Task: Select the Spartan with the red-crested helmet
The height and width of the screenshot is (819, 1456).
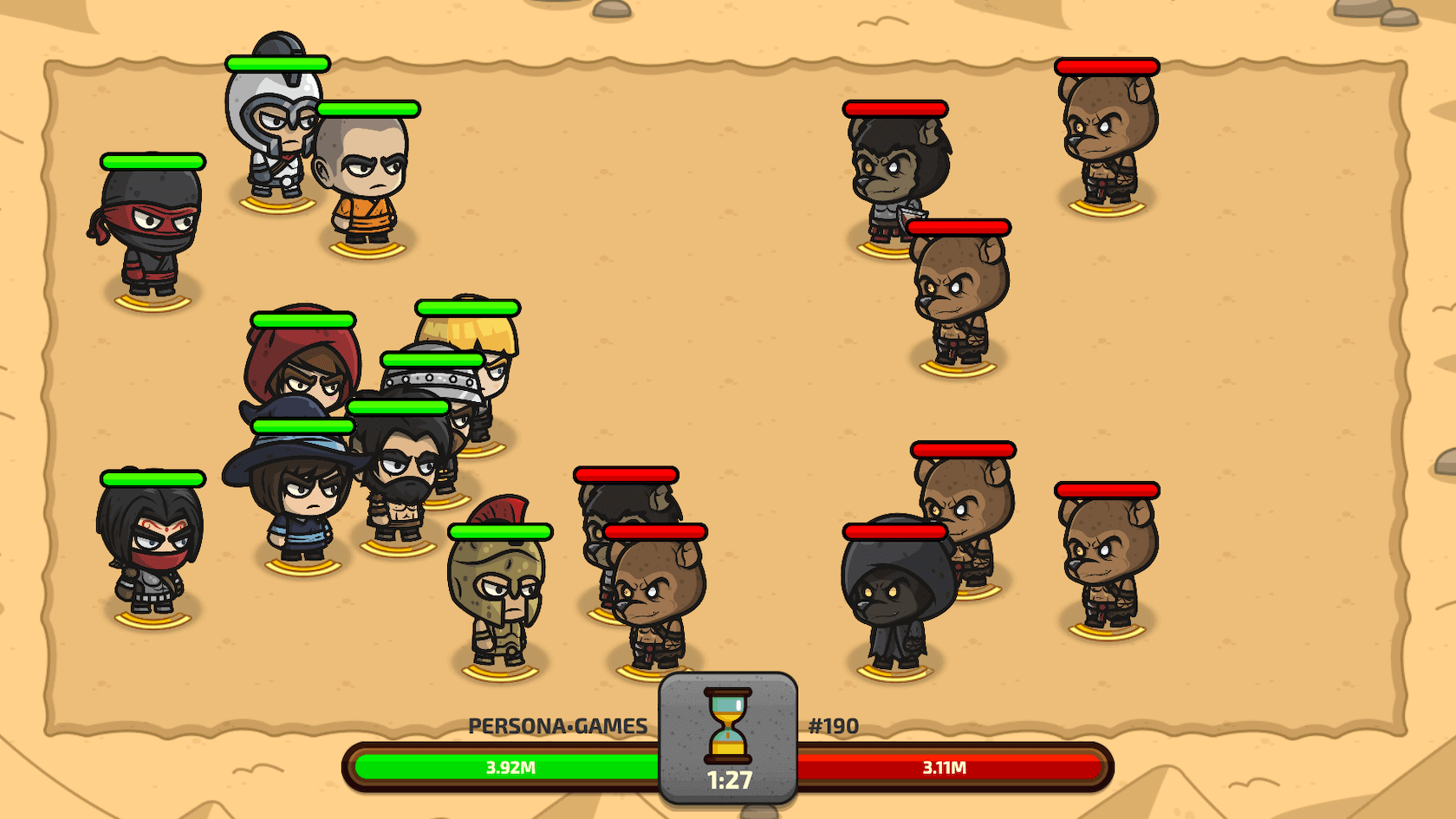Action: pos(498,581)
